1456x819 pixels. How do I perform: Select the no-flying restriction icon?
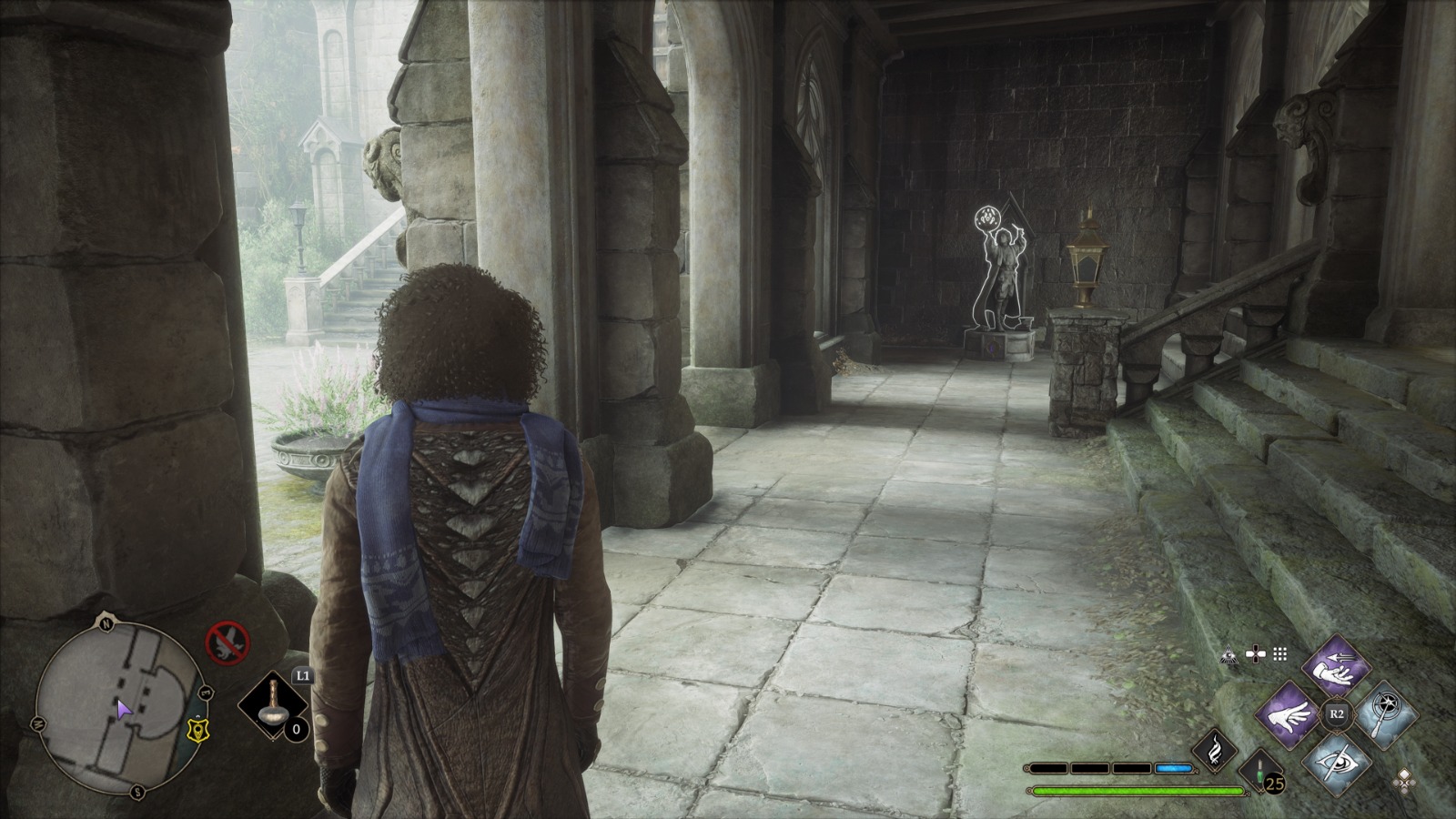[227, 643]
